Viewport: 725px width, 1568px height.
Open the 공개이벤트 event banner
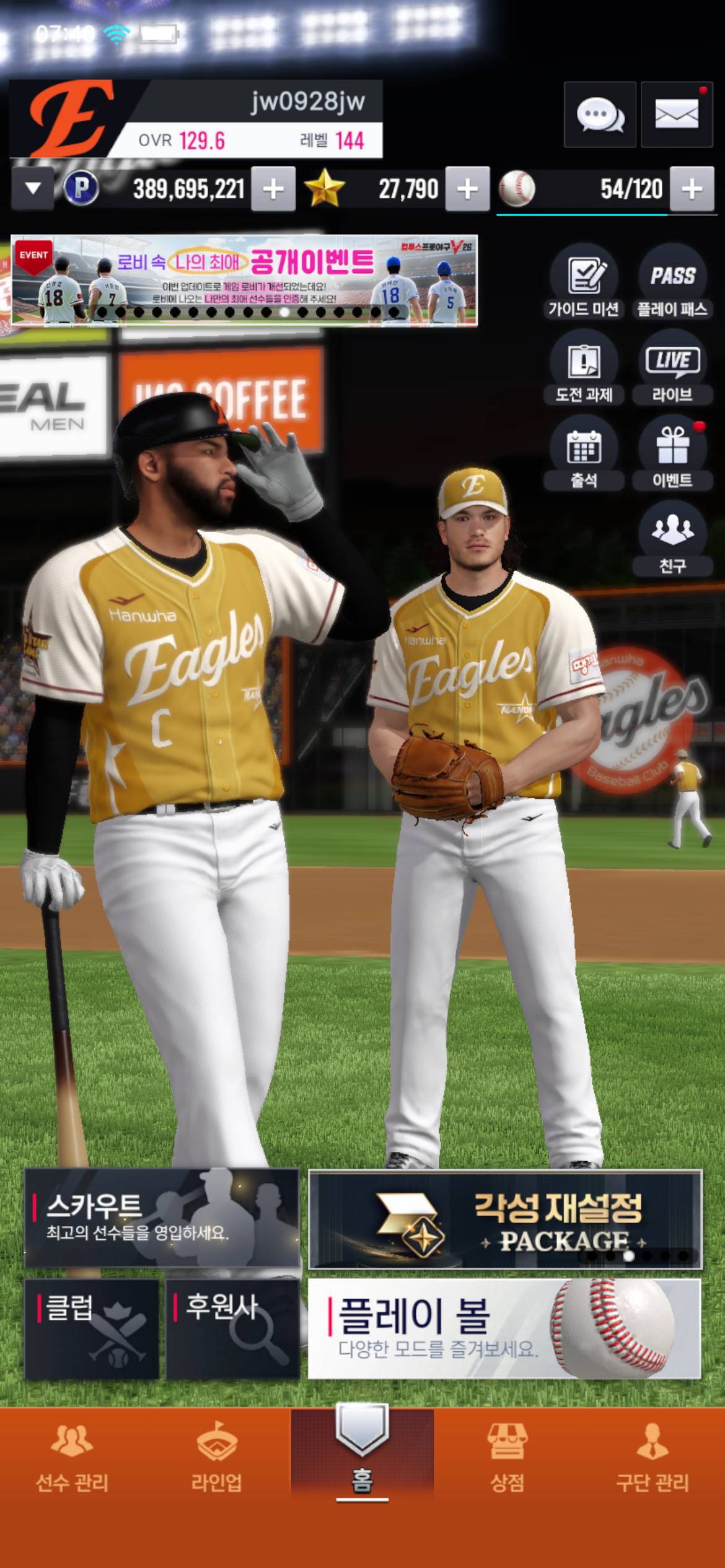(244, 280)
